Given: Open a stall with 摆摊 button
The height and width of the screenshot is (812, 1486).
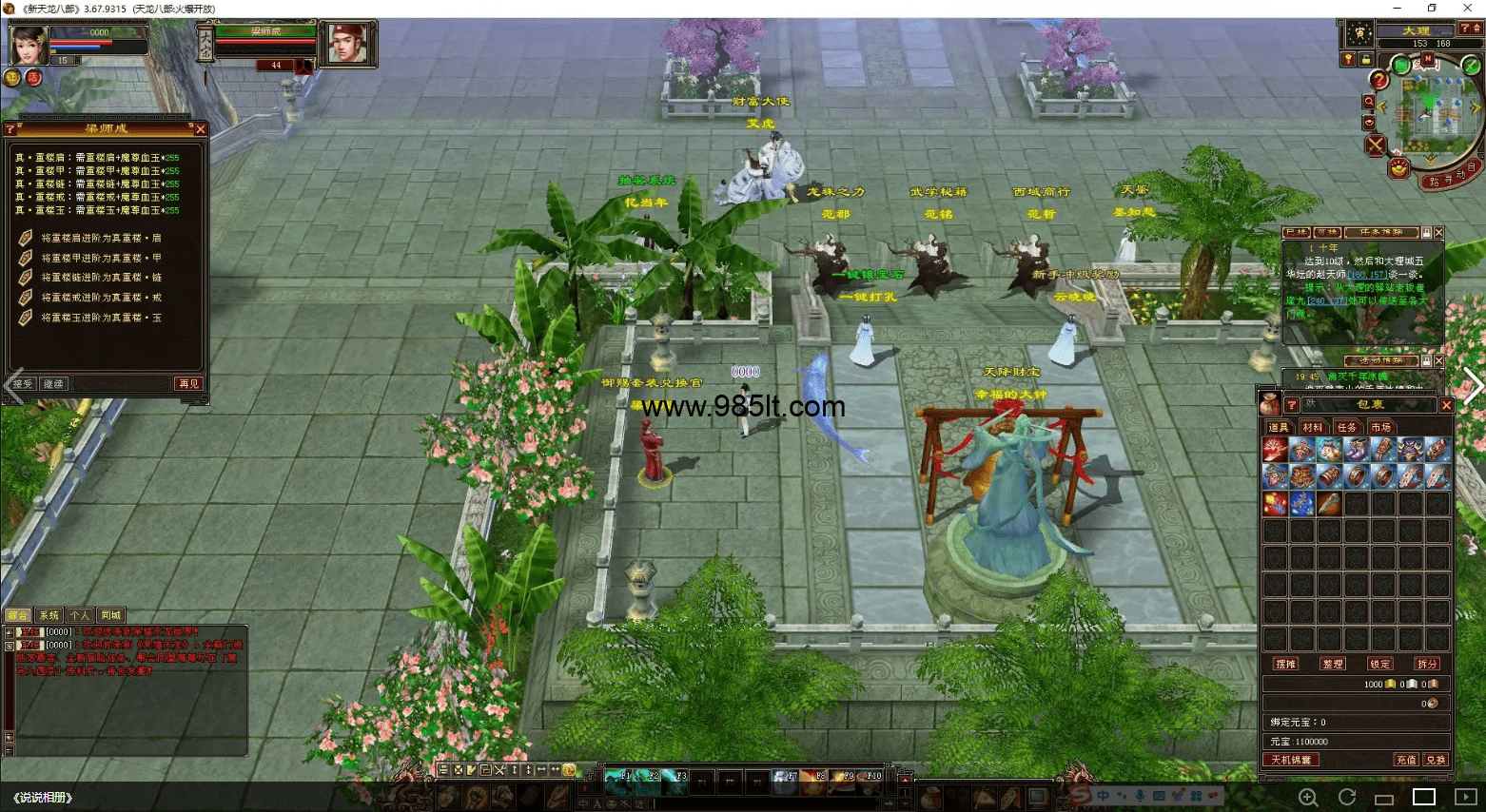Looking at the screenshot, I should (1286, 664).
